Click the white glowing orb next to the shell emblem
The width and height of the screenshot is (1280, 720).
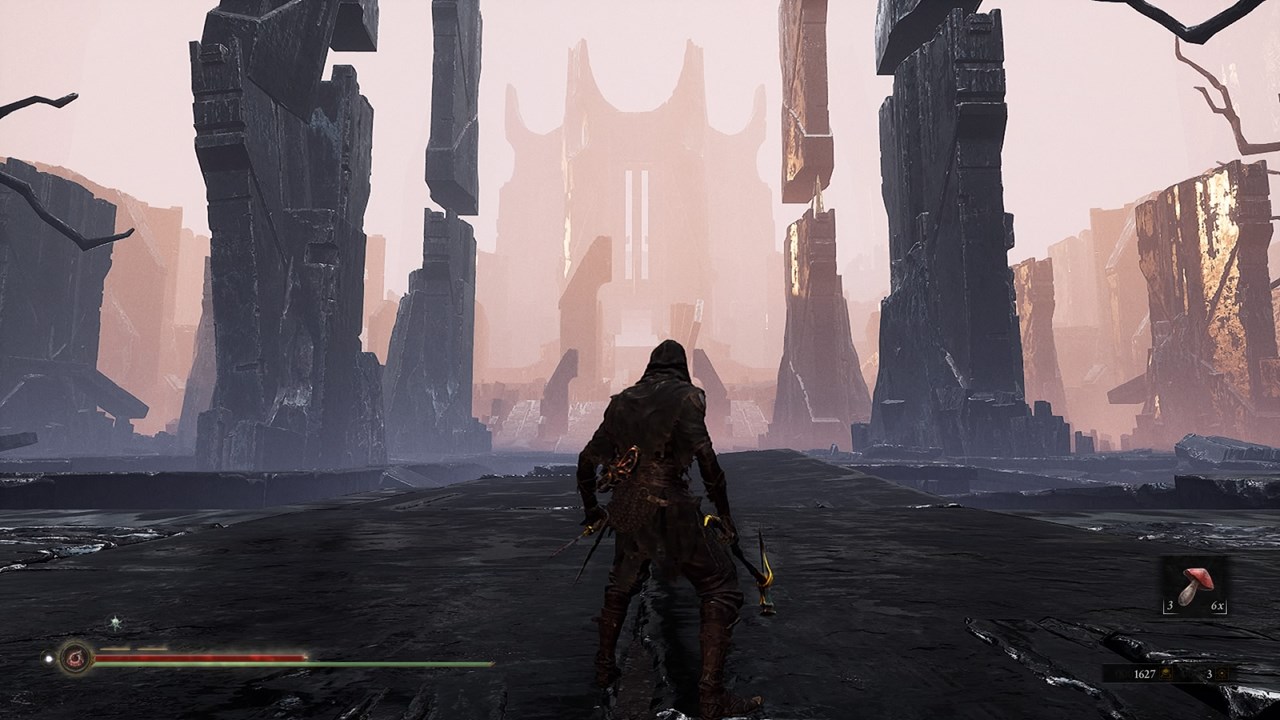click(x=47, y=658)
